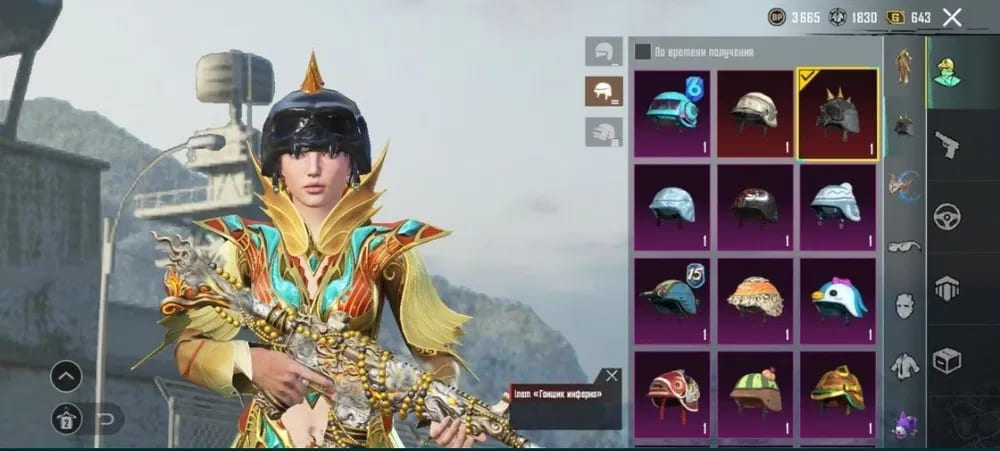Switch to the glasses subcategory
Image resolution: width=1000 pixels, height=451 pixels.
click(x=904, y=246)
